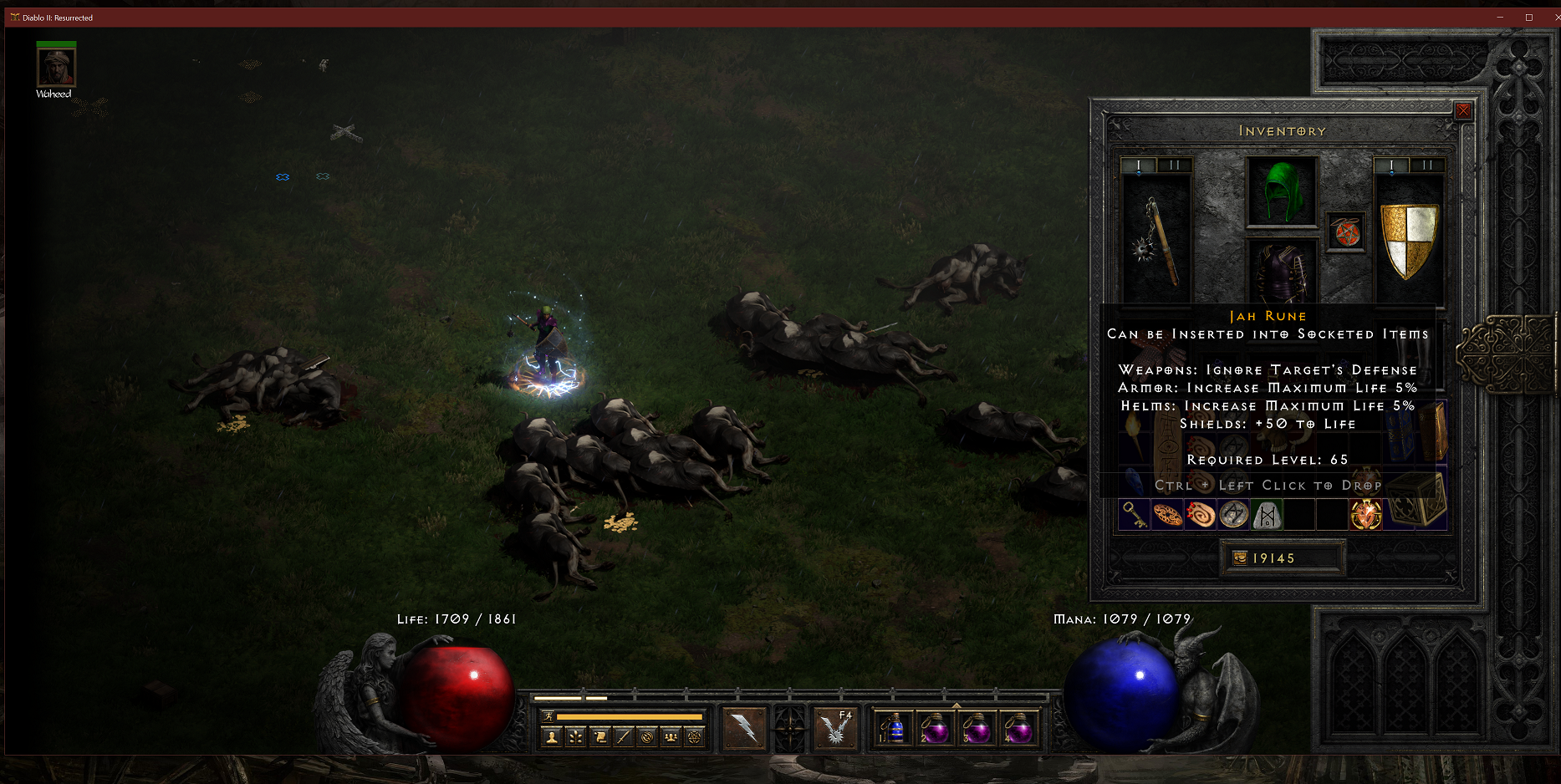Close the Inventory panel

[1463, 110]
